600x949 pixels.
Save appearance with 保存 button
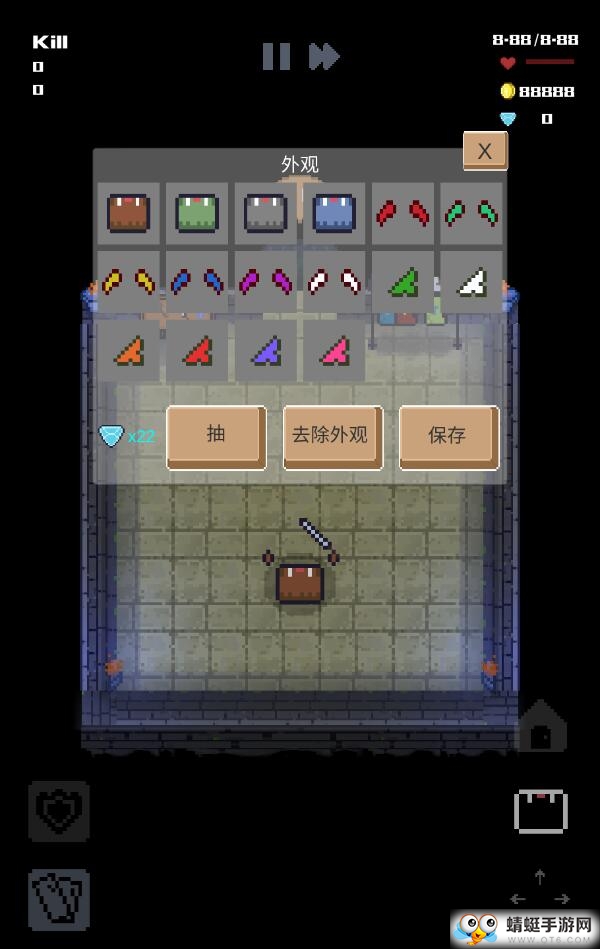448,436
